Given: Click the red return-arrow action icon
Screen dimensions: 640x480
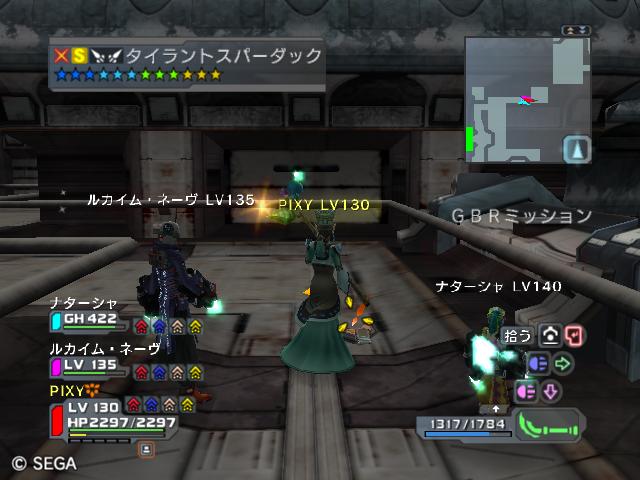Looking at the screenshot, I should [x=574, y=335].
